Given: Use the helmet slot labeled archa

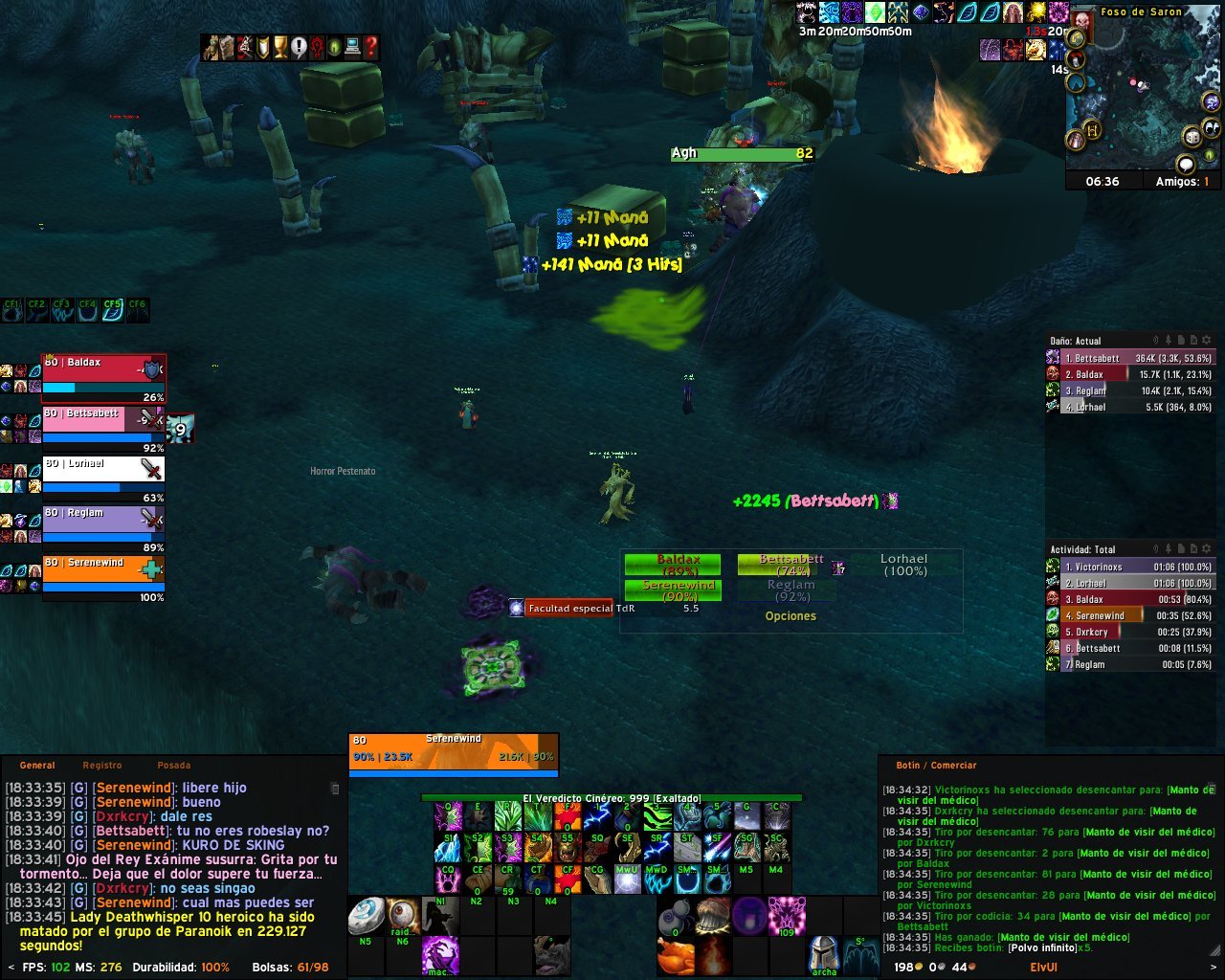Looking at the screenshot, I should click(824, 955).
